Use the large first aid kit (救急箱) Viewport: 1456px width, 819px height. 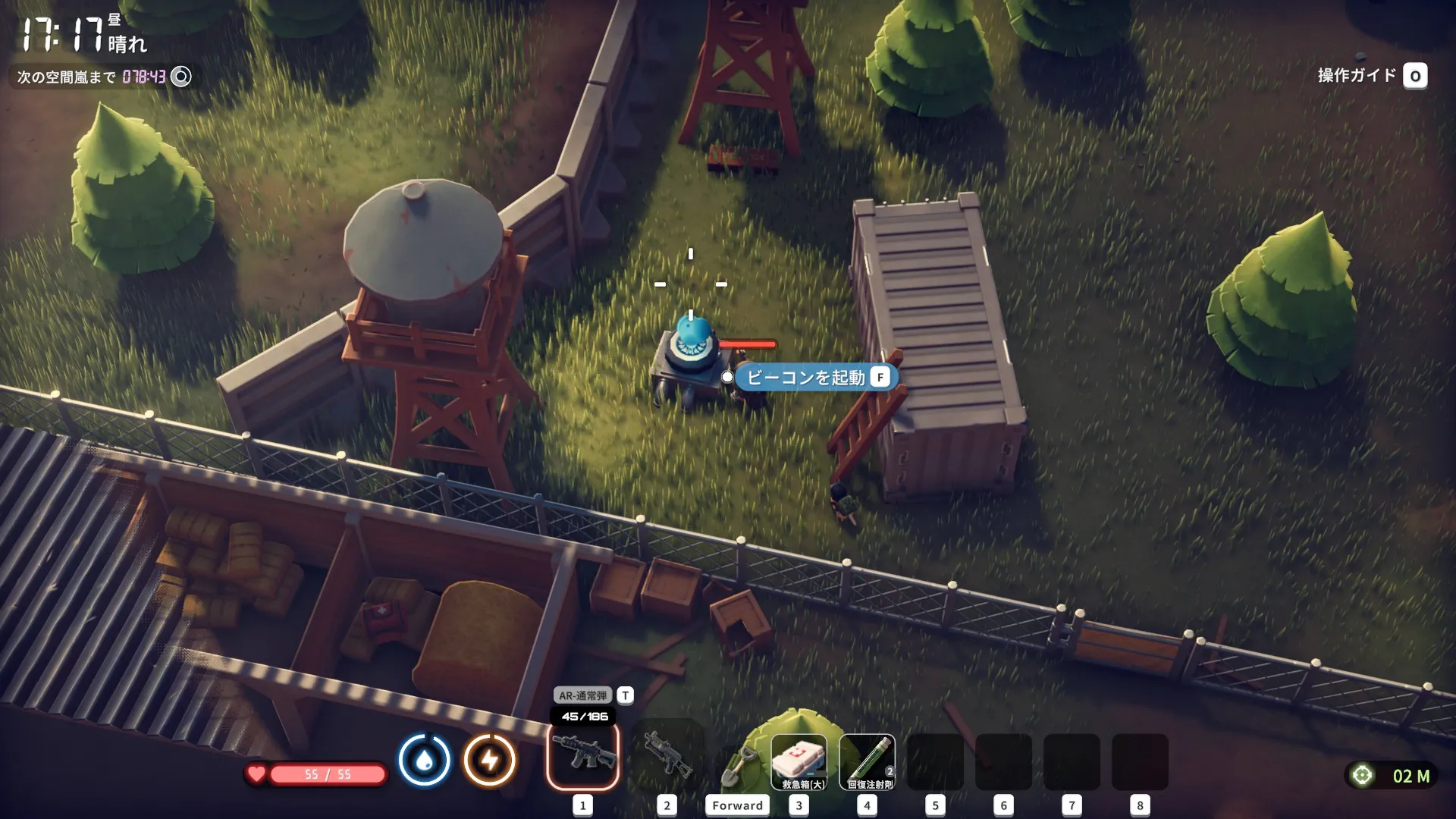pyautogui.click(x=799, y=761)
